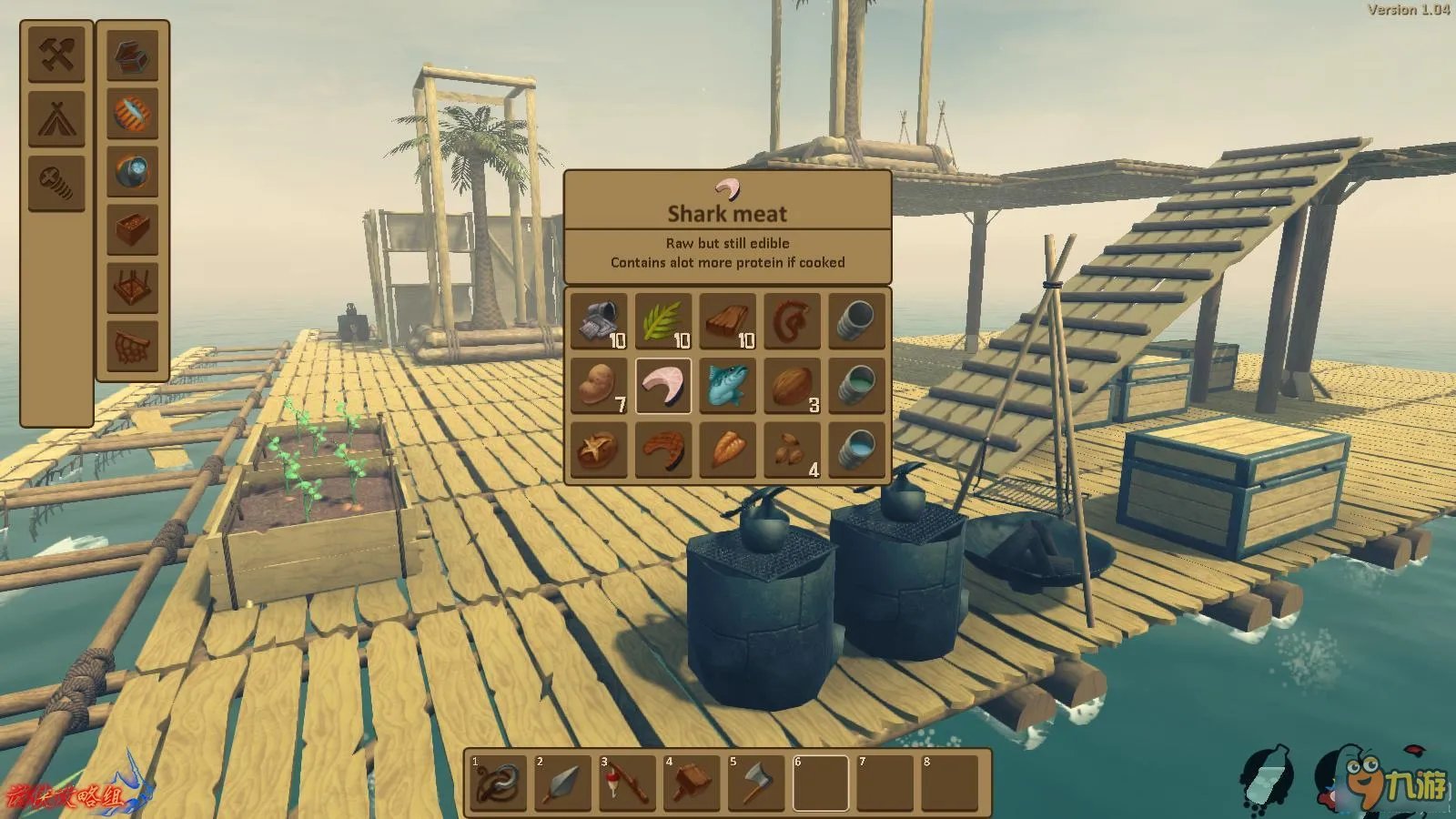
Task: Choose the chest recipe icon
Action: click(133, 56)
